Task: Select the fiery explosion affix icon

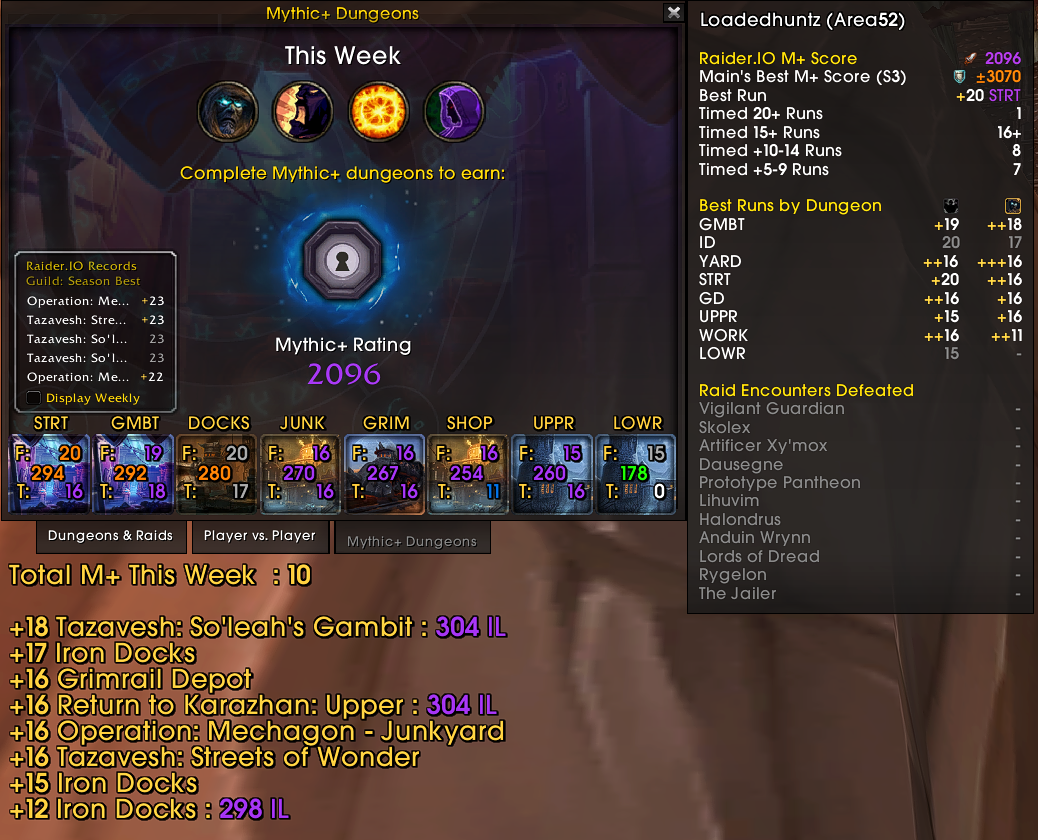Action: pyautogui.click(x=379, y=111)
